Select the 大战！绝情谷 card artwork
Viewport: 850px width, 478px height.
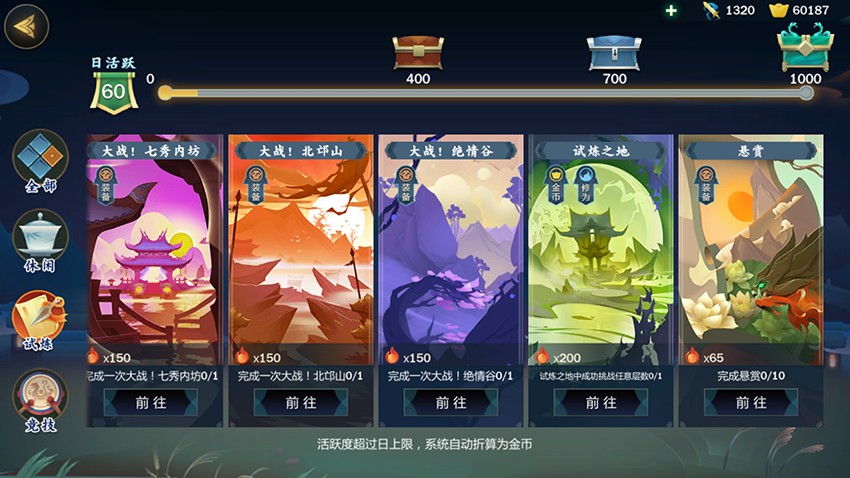click(x=451, y=260)
